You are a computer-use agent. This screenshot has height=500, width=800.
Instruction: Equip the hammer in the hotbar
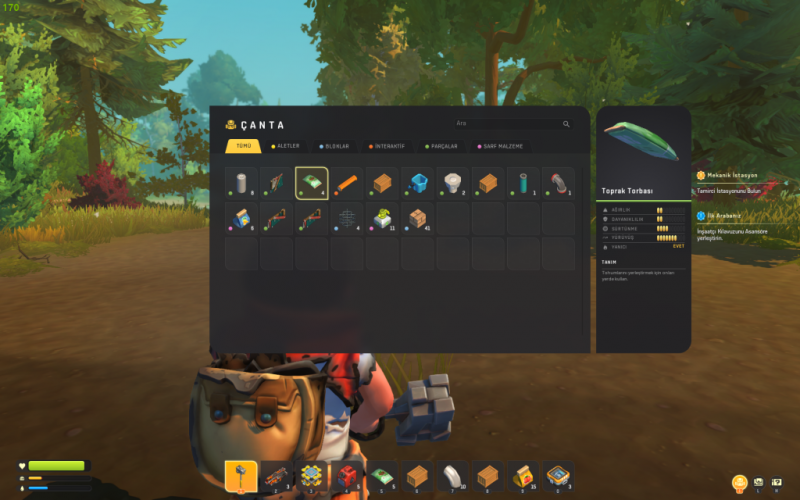click(242, 476)
